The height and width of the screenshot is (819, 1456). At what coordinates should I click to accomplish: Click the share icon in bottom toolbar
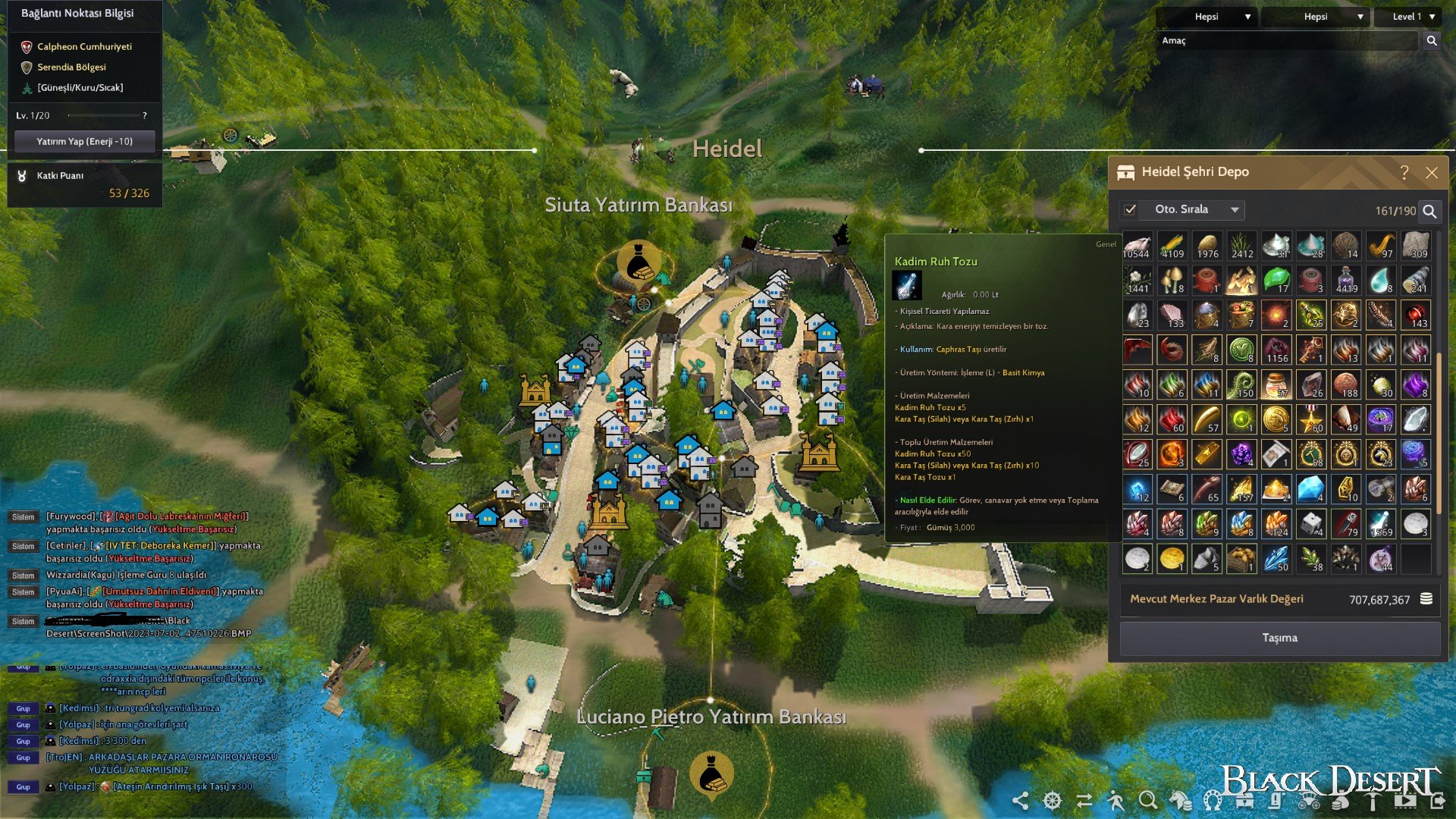point(1021,801)
